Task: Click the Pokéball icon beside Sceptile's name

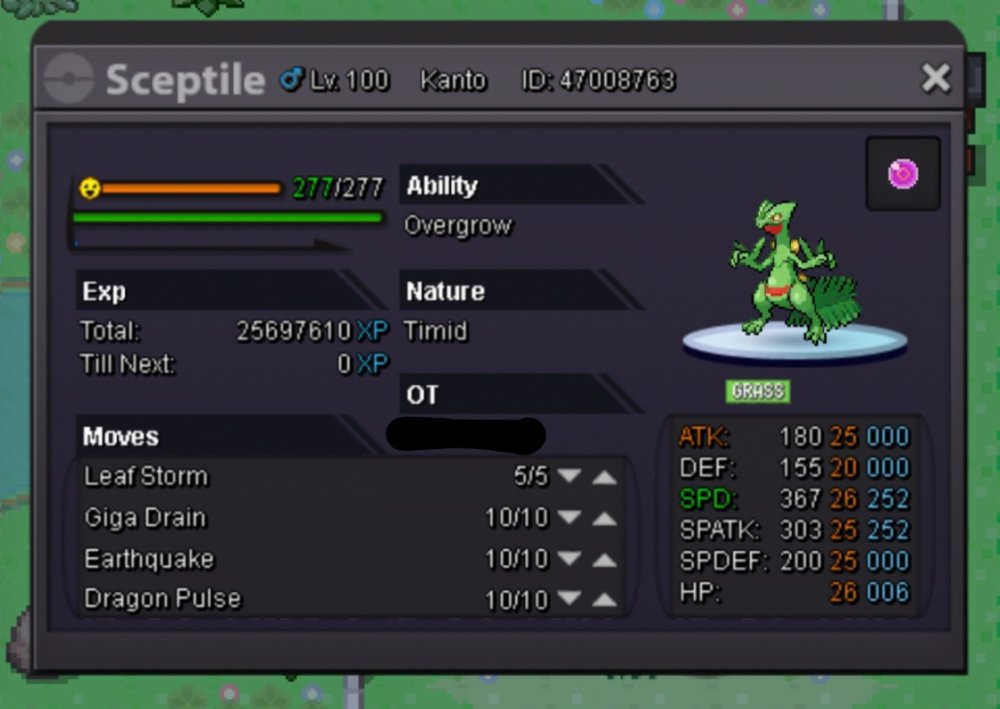Action: 69,79
